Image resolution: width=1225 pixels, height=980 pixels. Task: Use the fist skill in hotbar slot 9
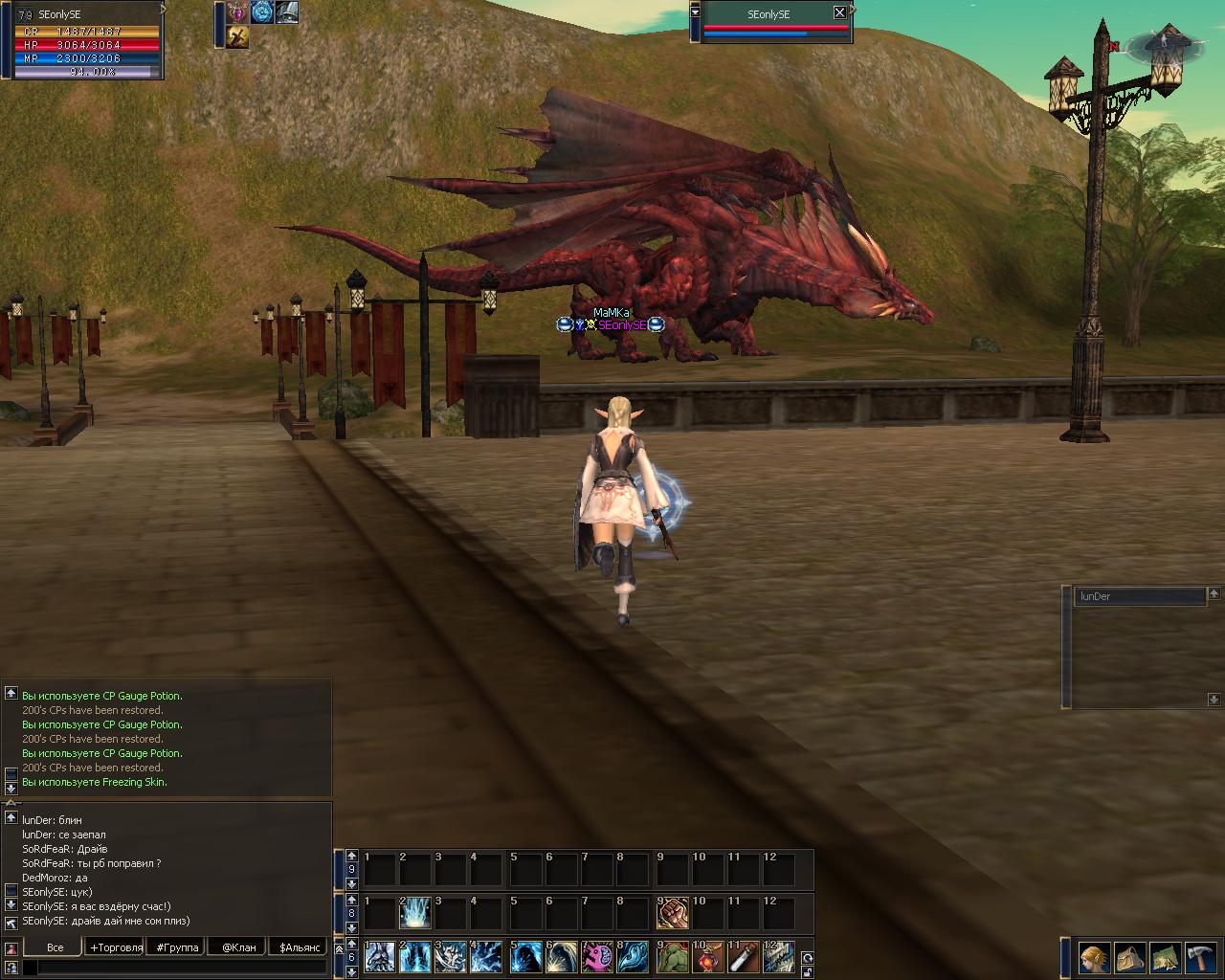tap(673, 914)
